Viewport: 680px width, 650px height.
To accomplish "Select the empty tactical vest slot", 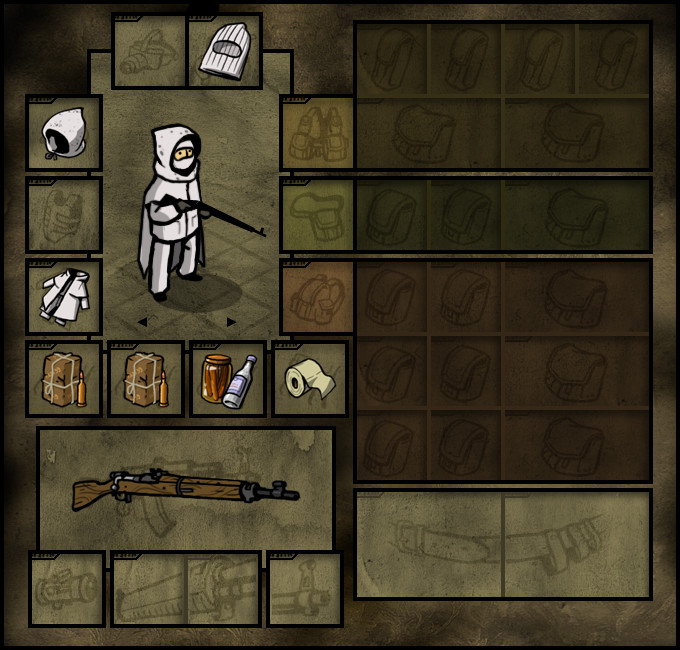I will coord(317,133).
